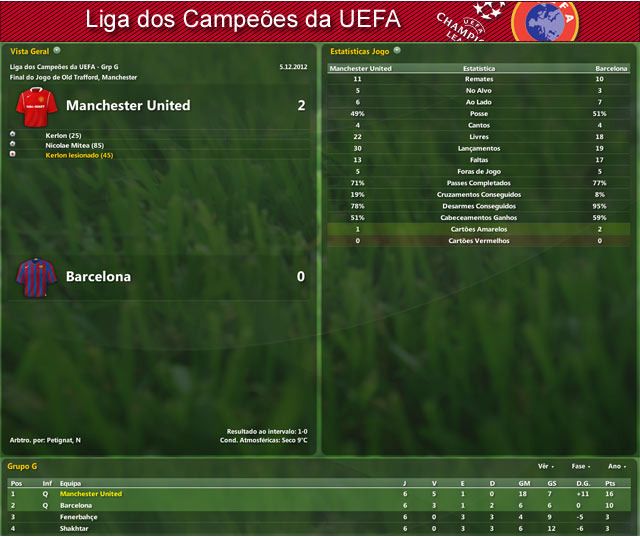This screenshot has width=640, height=537.
Task: Select the Kerlon (25) goal entry
Action: point(63,135)
